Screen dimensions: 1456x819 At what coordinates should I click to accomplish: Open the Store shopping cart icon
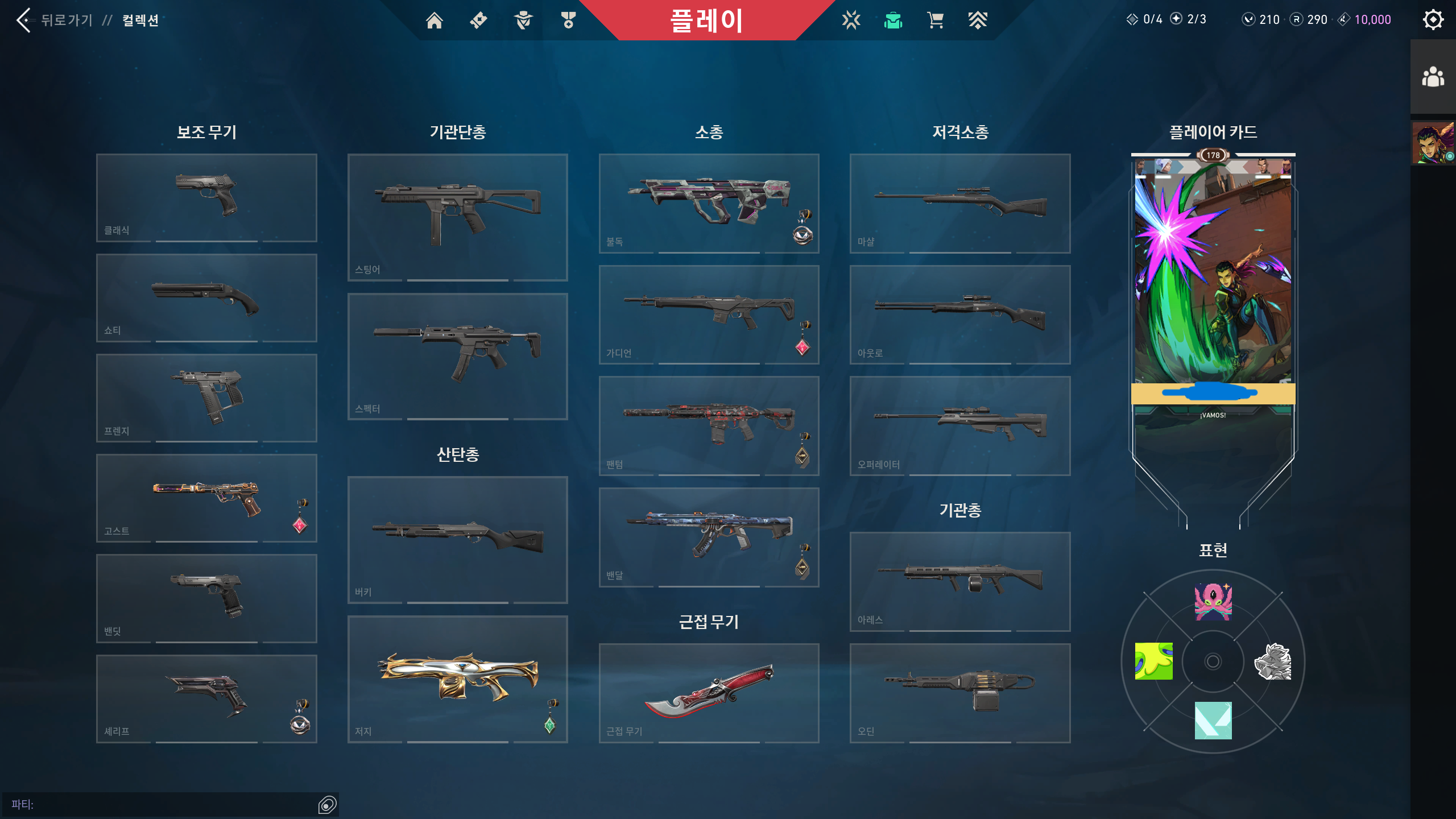pos(934,20)
